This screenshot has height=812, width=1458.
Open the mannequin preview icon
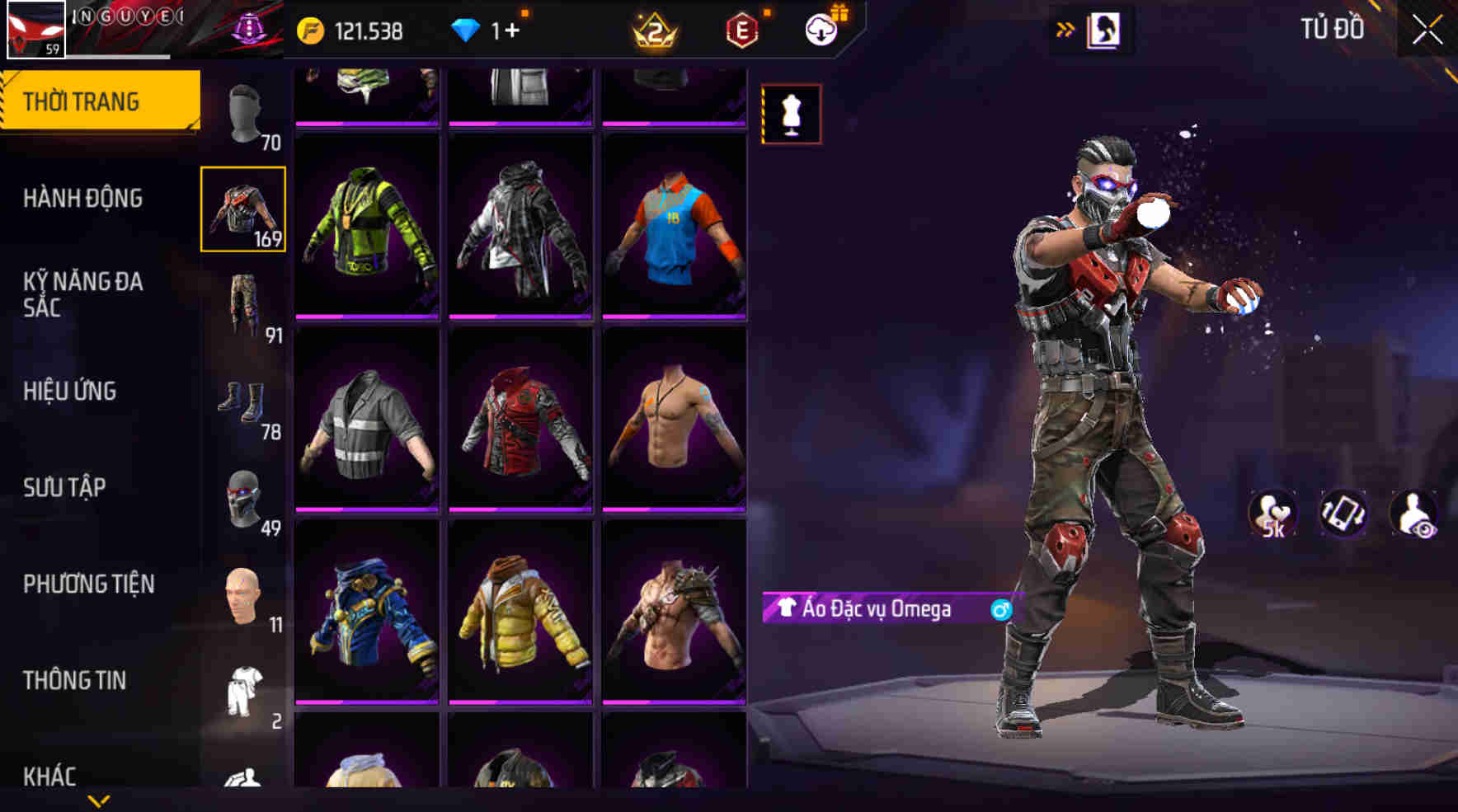point(790,114)
